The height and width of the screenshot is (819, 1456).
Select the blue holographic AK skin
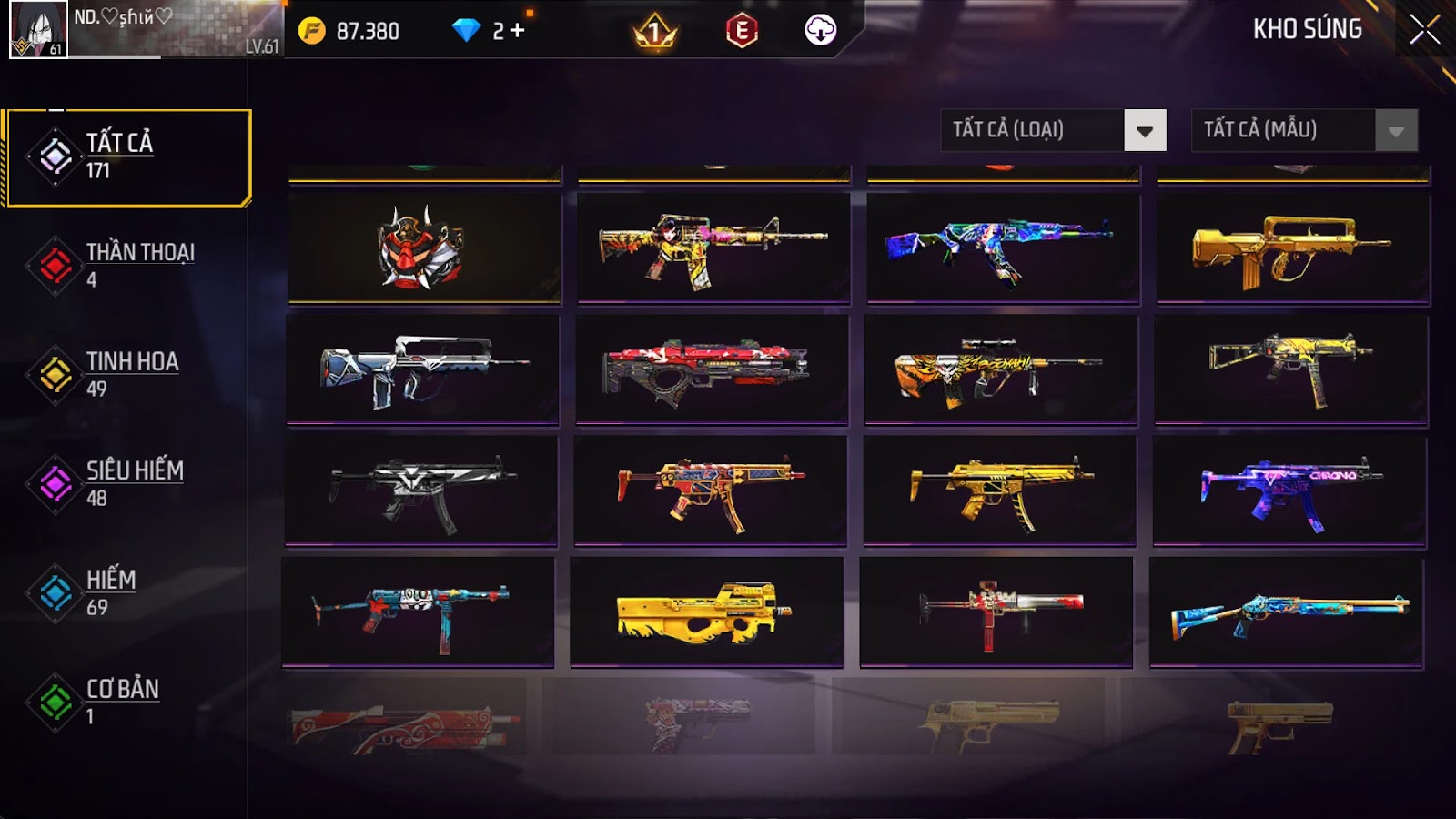1003,248
